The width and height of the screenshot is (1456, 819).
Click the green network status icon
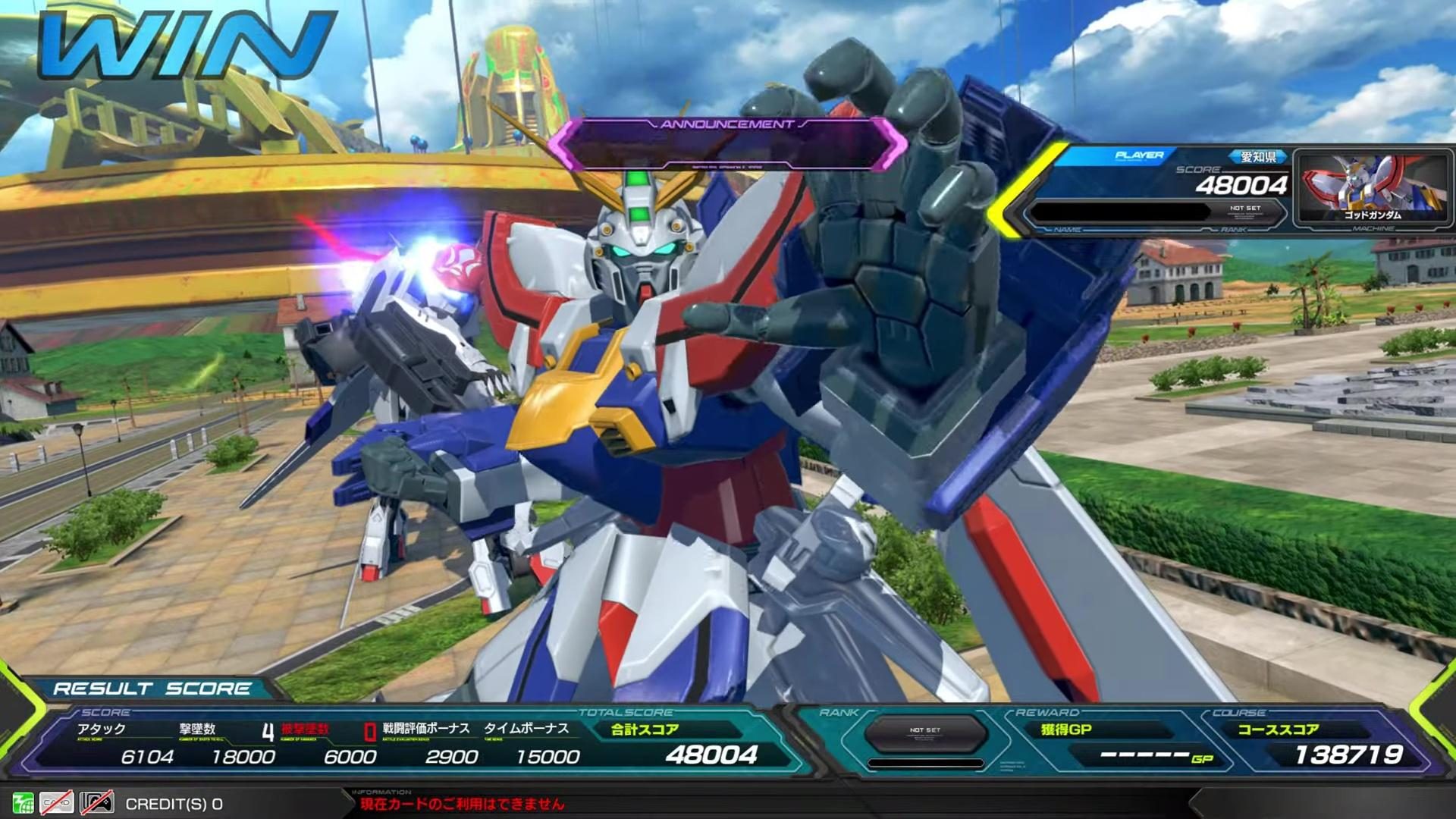(24, 802)
